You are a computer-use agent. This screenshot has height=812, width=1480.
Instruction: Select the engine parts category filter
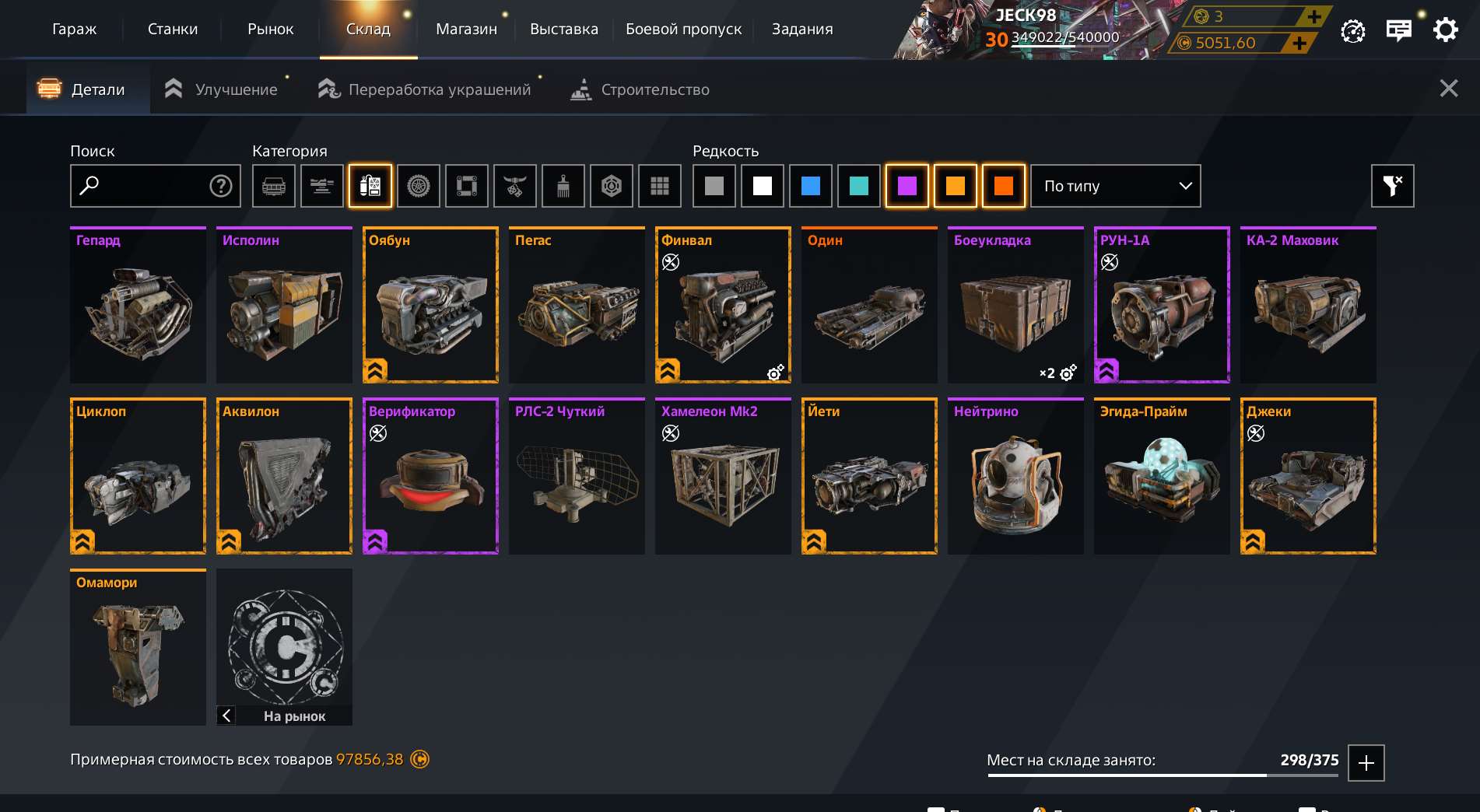(x=370, y=186)
